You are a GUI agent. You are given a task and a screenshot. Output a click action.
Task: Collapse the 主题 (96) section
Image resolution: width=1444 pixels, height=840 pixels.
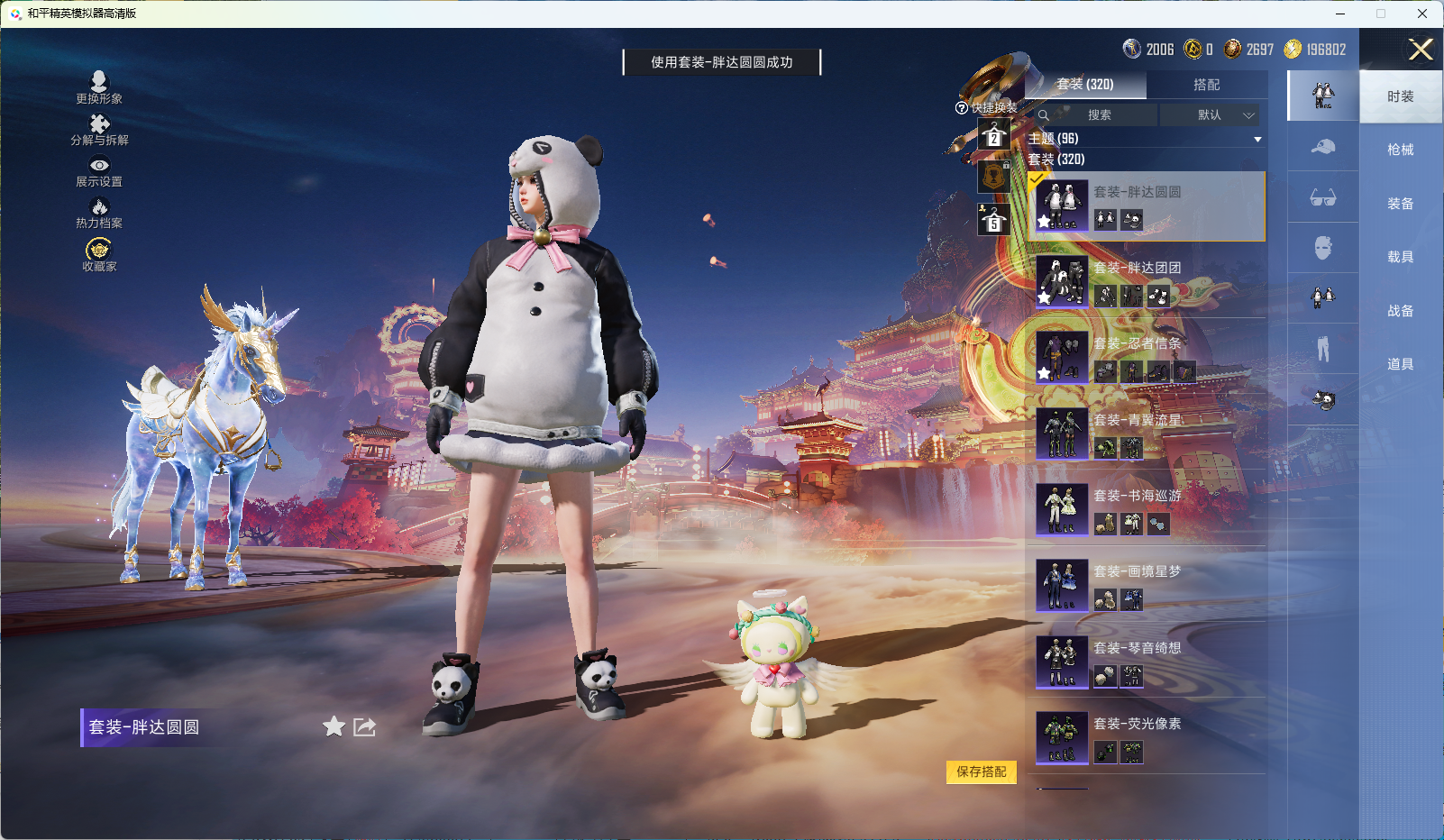(x=1258, y=139)
